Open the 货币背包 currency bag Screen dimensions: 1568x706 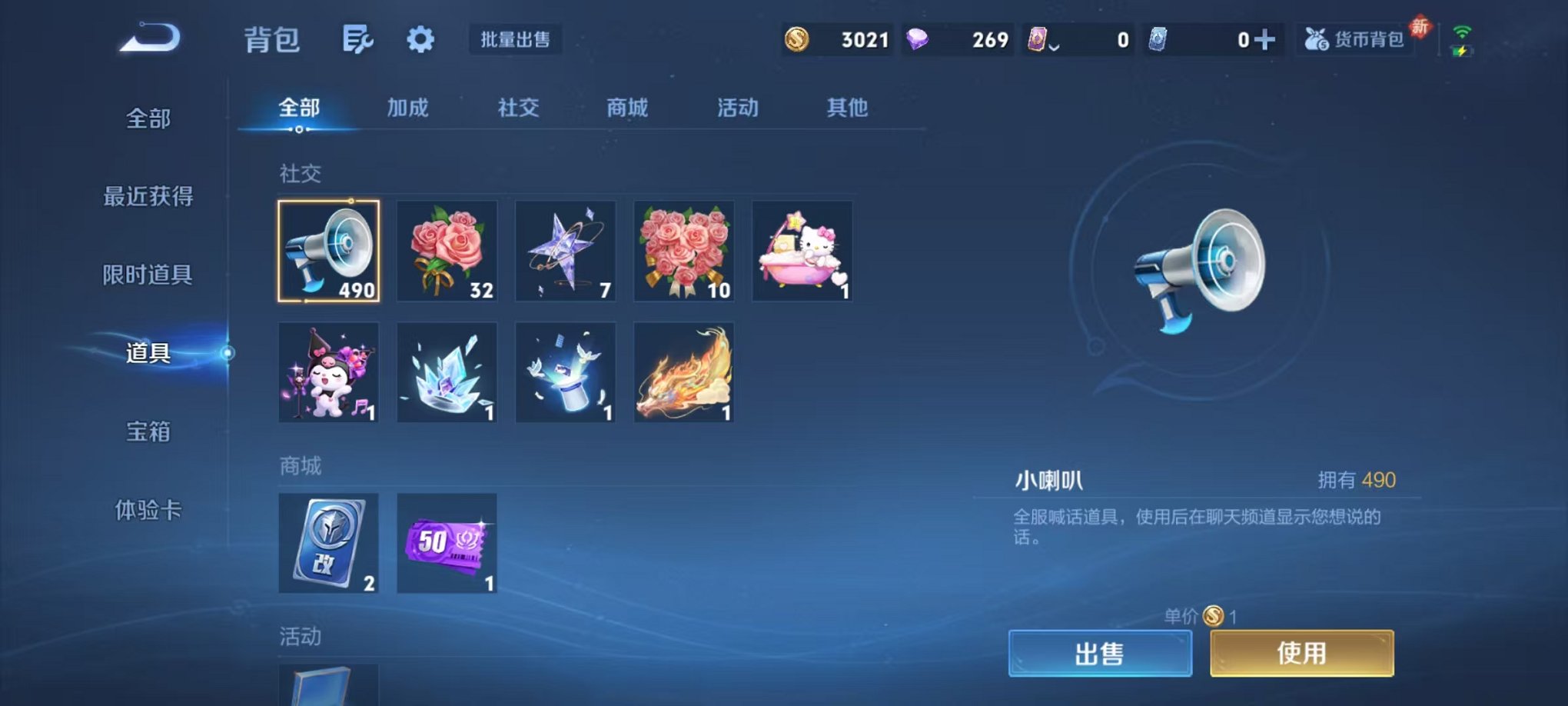tap(1357, 40)
